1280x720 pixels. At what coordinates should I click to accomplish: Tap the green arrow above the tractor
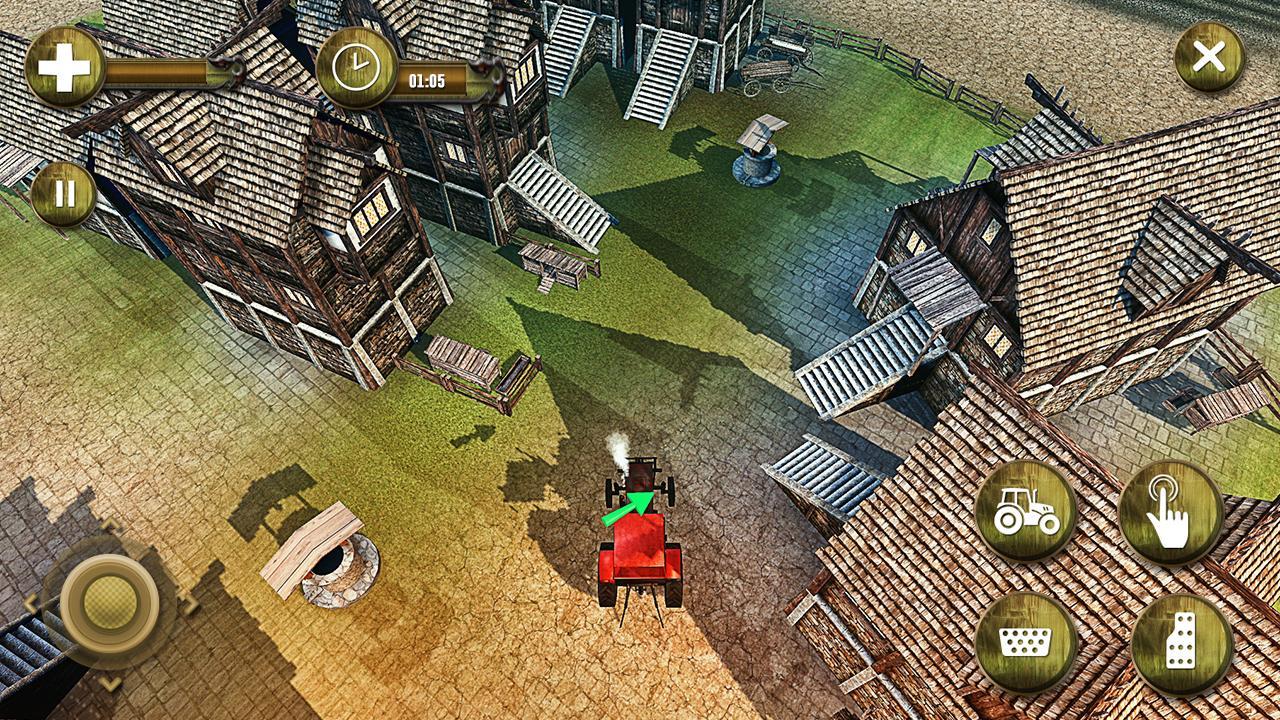pyautogui.click(x=628, y=510)
